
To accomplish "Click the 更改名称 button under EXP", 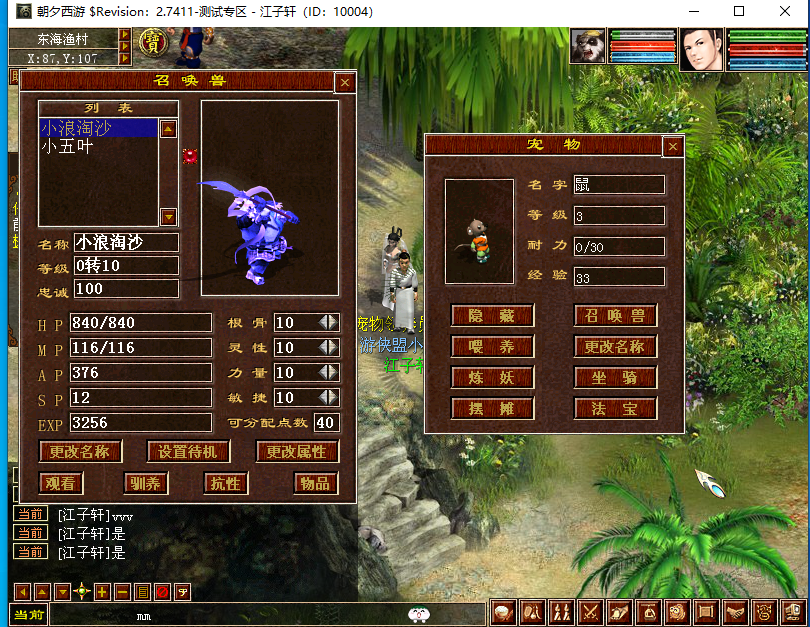I will tap(80, 452).
